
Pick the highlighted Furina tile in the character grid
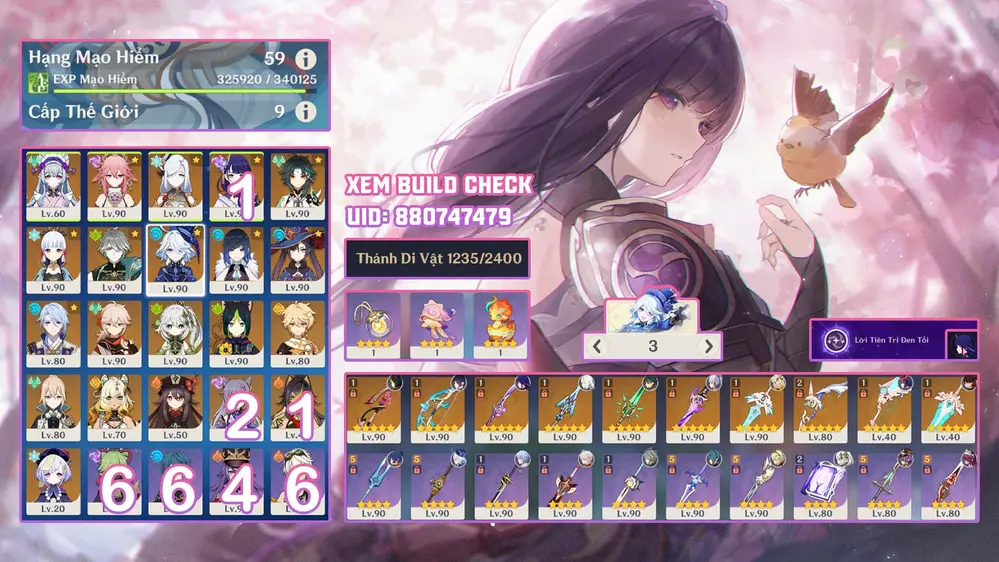pos(176,259)
